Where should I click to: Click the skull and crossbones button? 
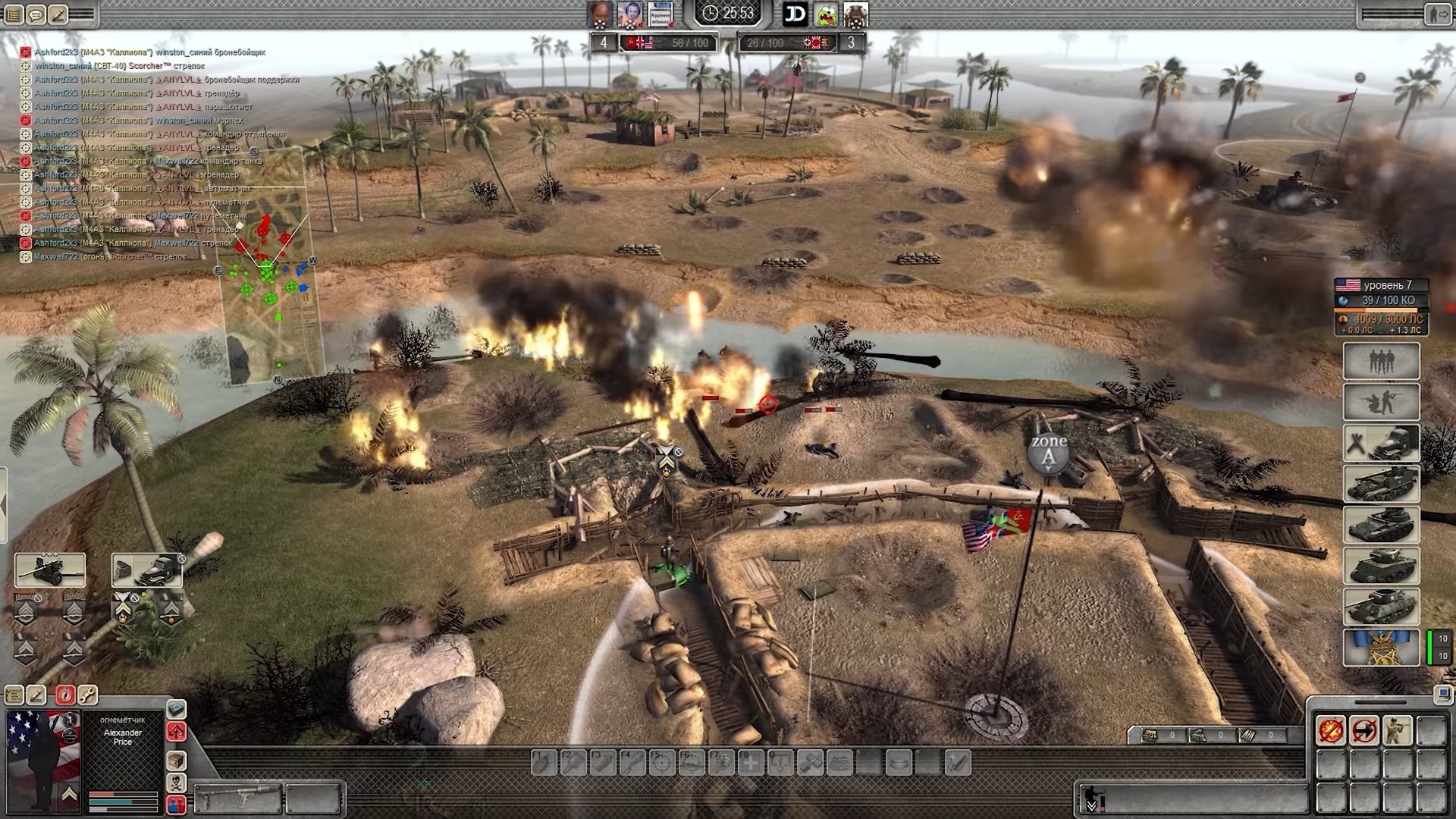(176, 783)
